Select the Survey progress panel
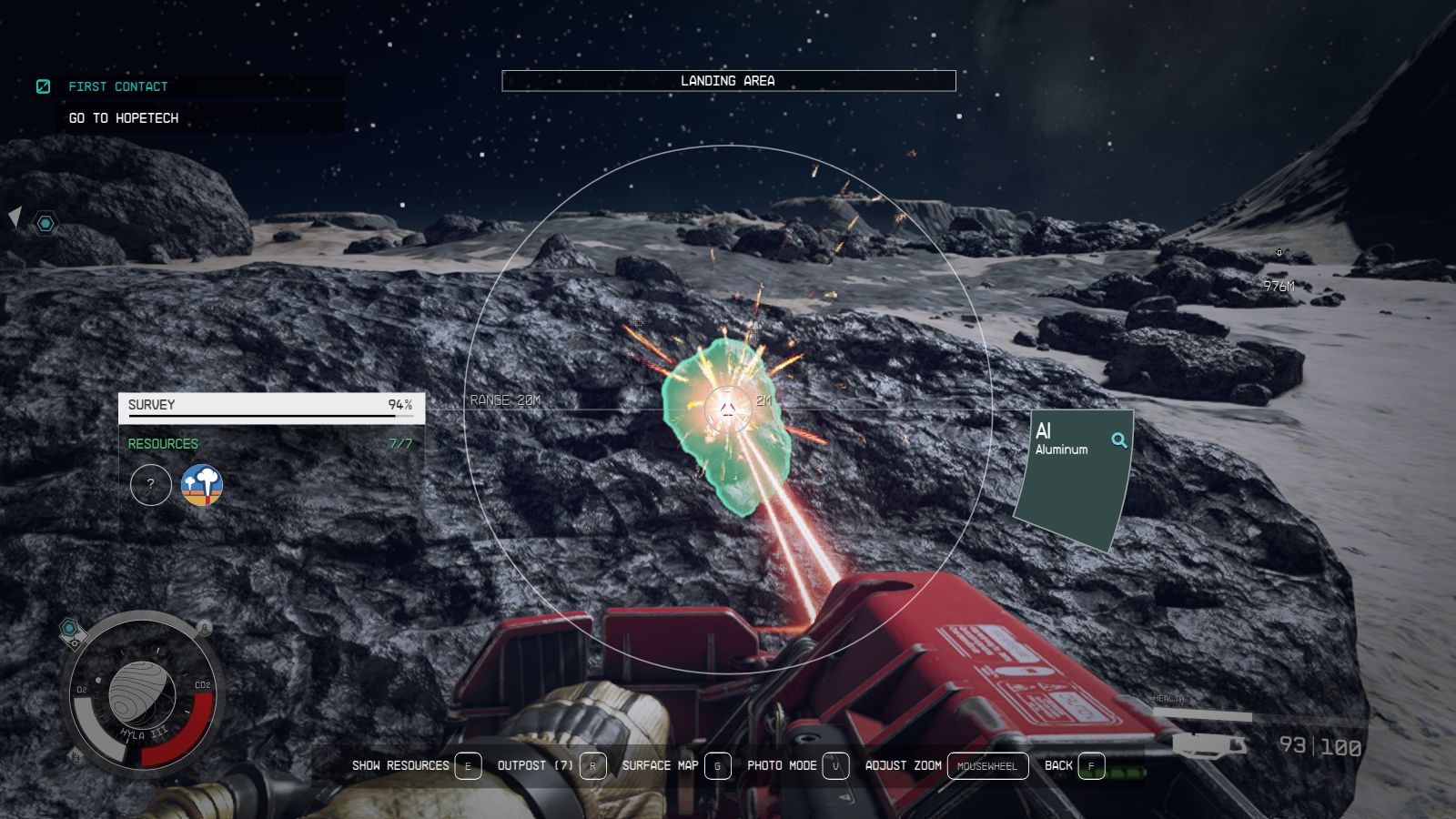 (271, 406)
